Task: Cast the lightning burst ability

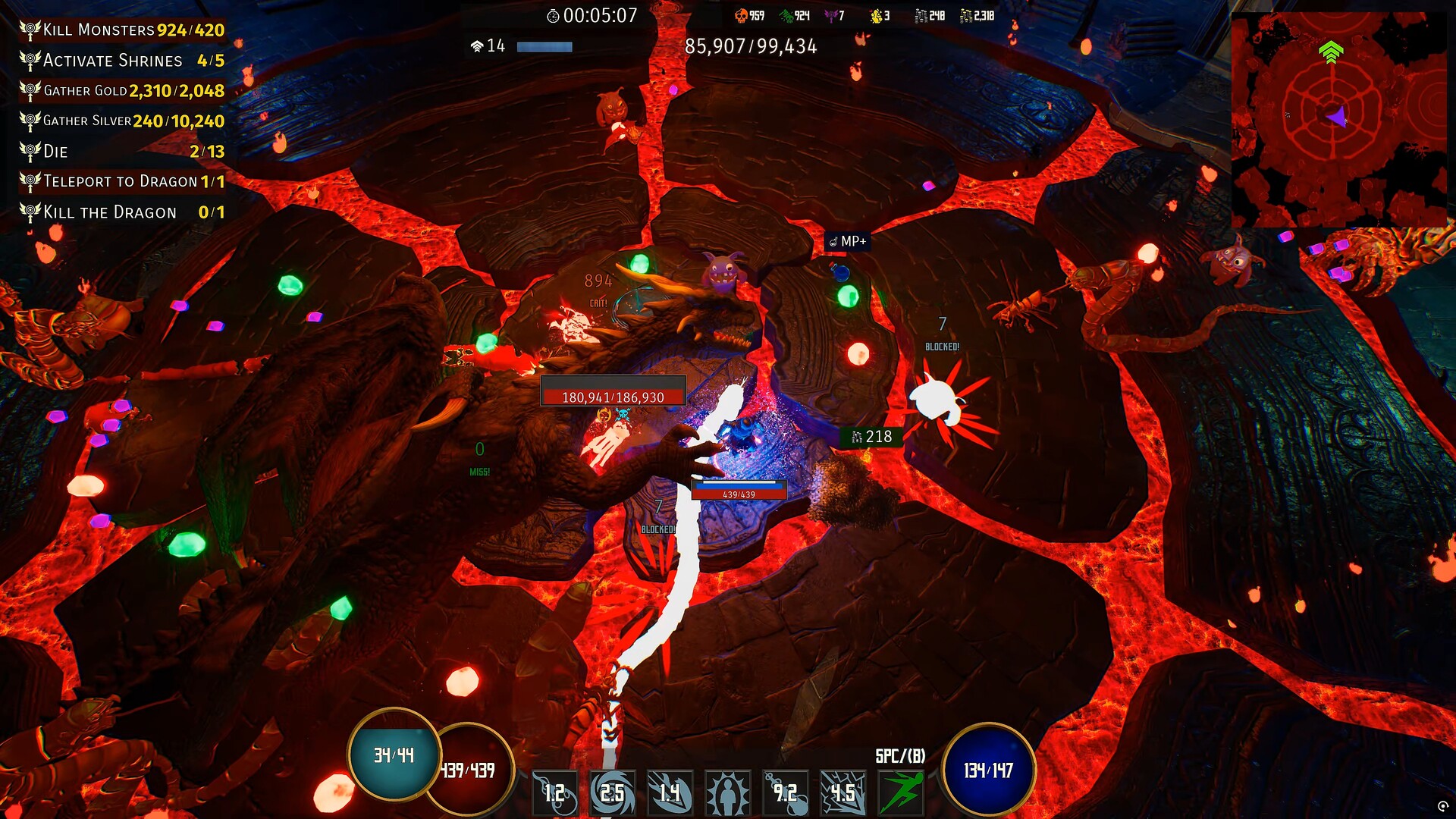Action: point(843,792)
